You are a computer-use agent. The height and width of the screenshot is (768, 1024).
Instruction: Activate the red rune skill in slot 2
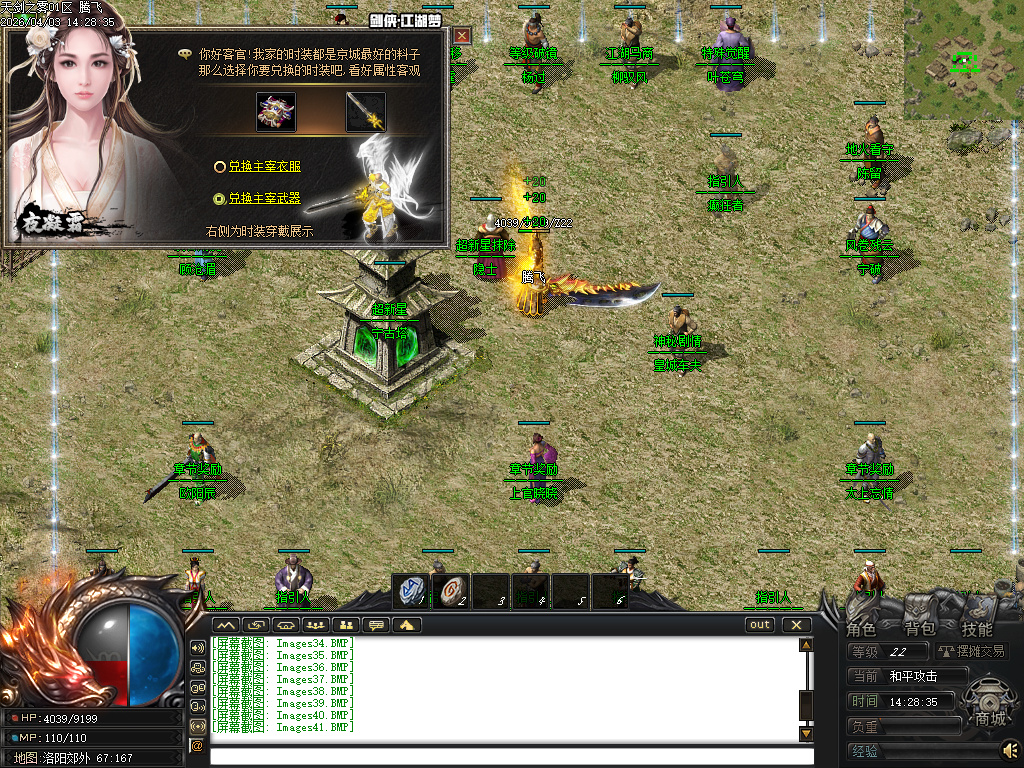tap(451, 591)
